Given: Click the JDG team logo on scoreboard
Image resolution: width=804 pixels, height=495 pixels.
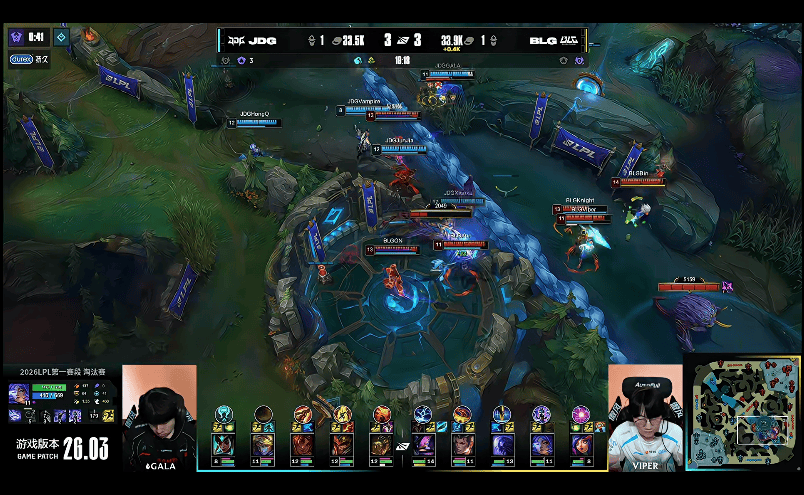Looking at the screenshot, I should click(x=238, y=41).
